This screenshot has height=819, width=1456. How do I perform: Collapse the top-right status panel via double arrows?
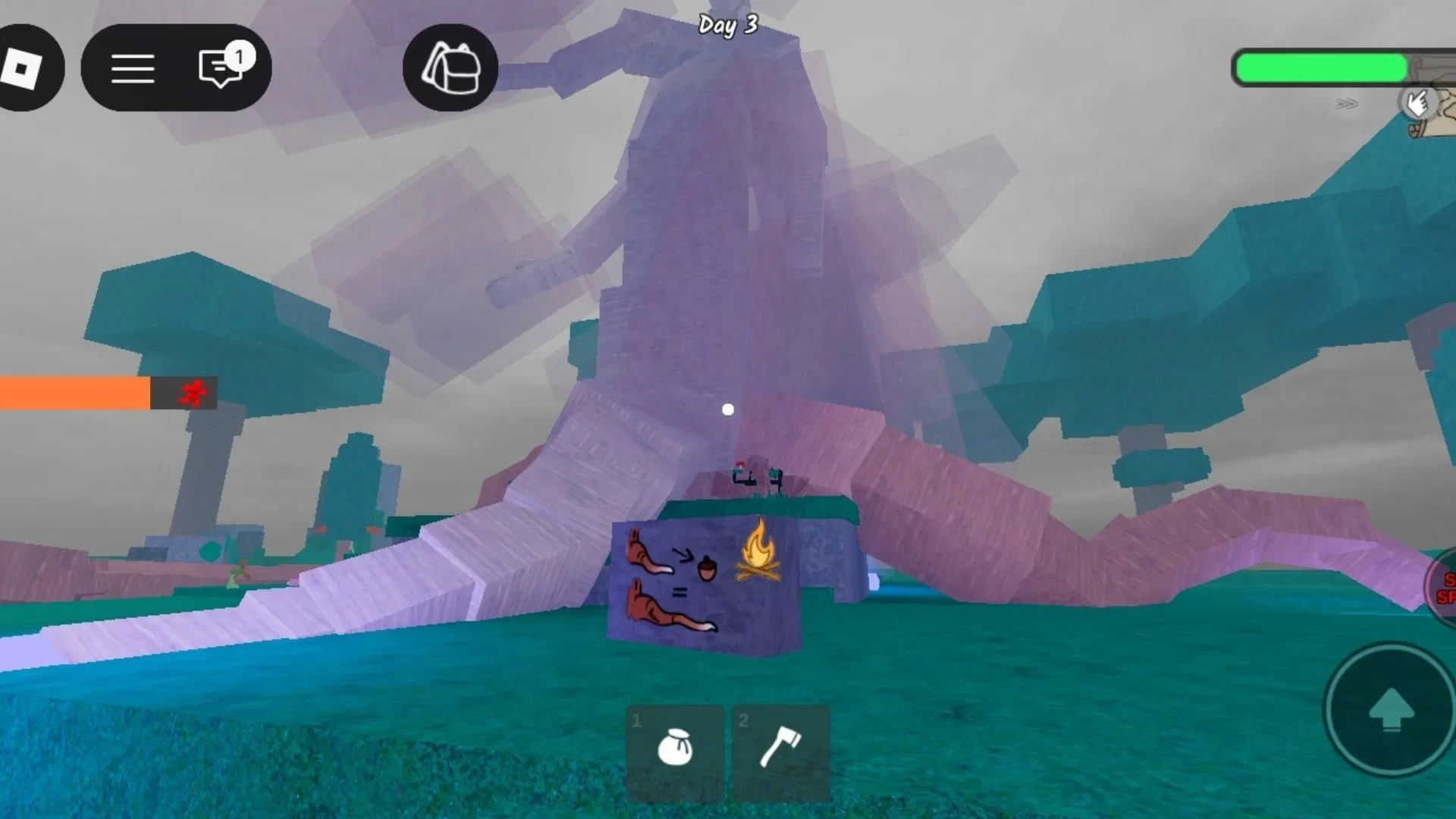click(x=1346, y=105)
